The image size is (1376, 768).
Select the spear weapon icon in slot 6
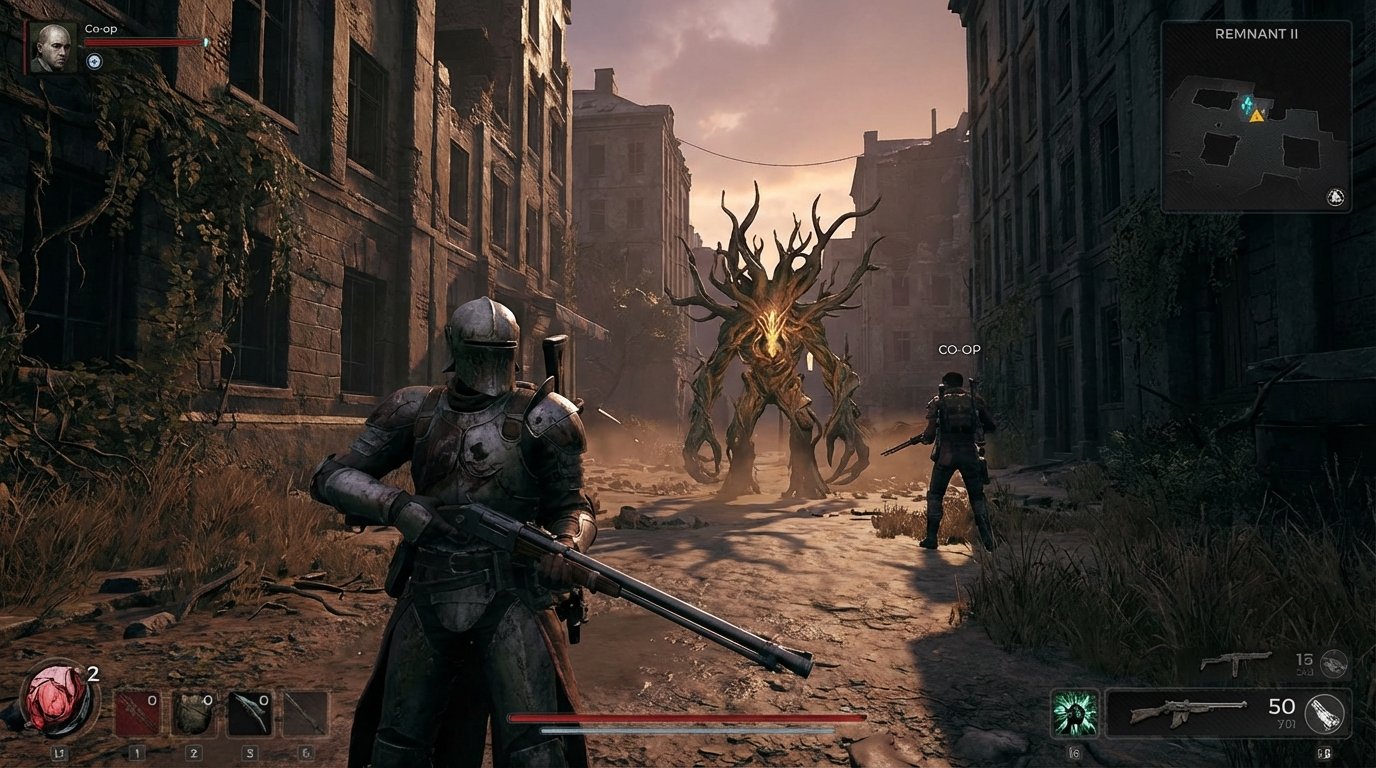tap(305, 710)
